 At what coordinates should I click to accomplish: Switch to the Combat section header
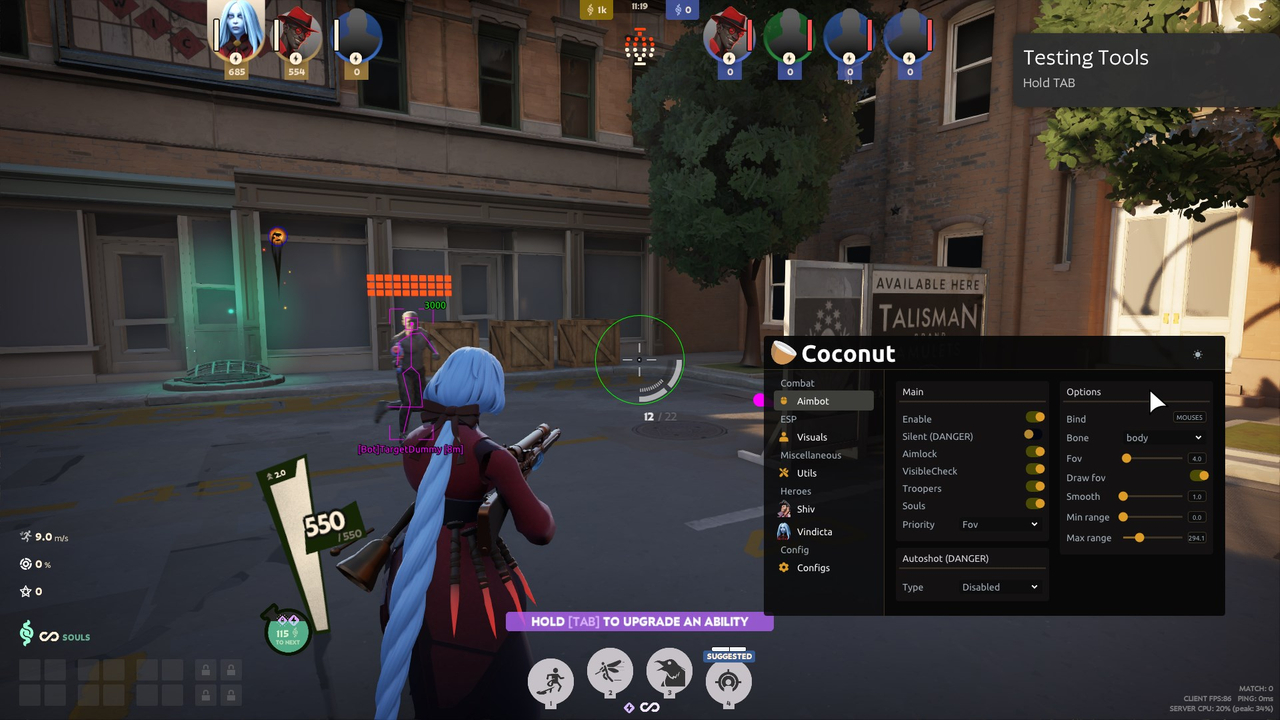click(x=797, y=383)
